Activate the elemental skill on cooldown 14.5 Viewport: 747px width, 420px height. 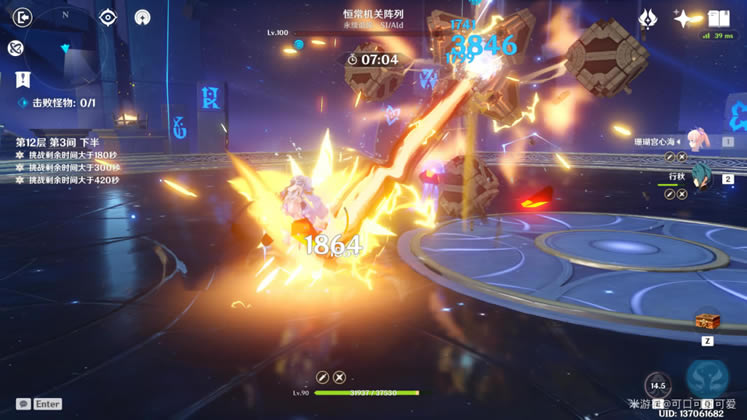pos(657,385)
